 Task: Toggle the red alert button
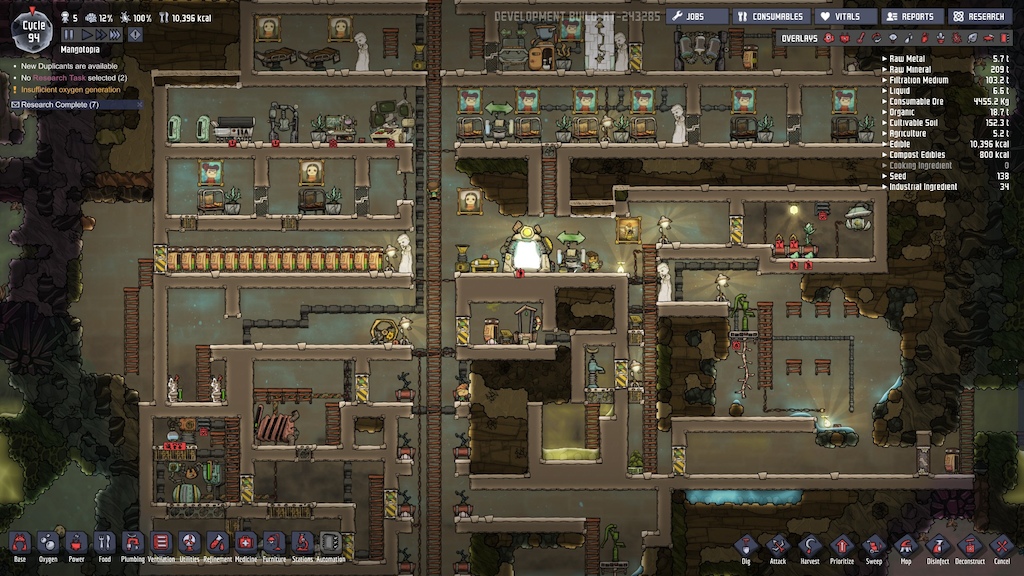click(135, 34)
